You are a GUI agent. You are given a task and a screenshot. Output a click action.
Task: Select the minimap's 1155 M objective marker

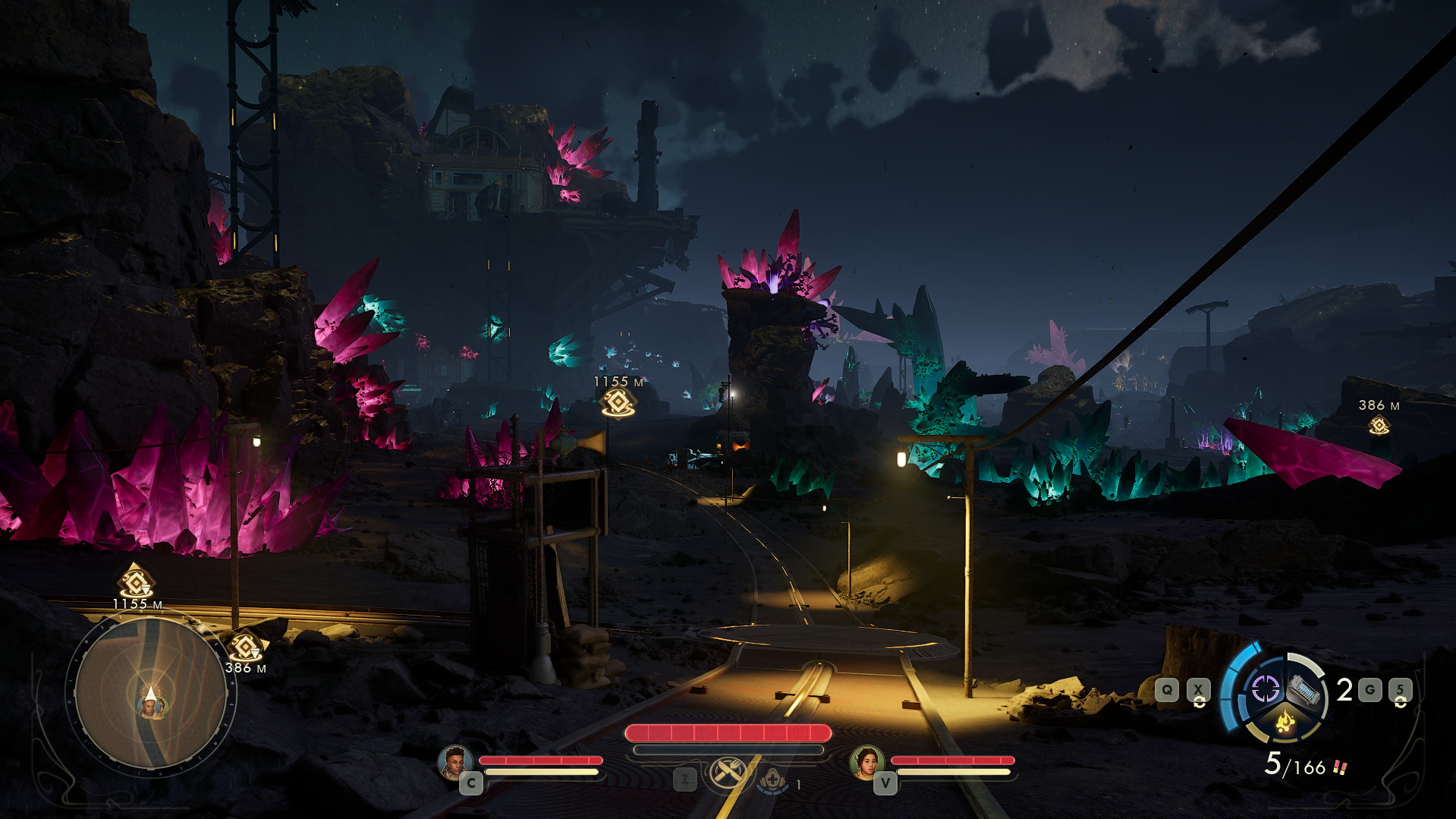pyautogui.click(x=137, y=584)
